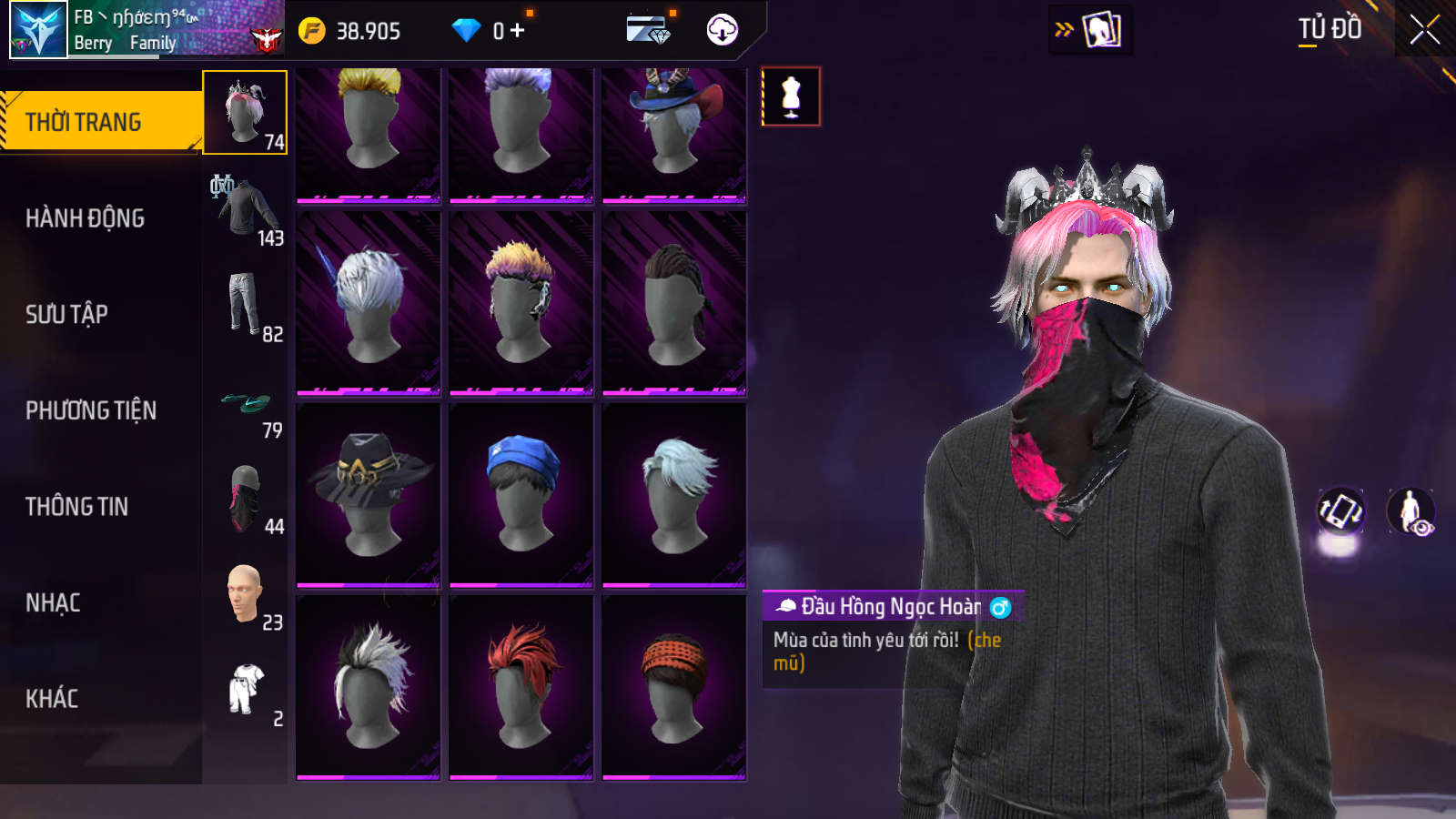Viewport: 1456px width, 819px height.
Task: Open the Khác category
Action: point(52,699)
